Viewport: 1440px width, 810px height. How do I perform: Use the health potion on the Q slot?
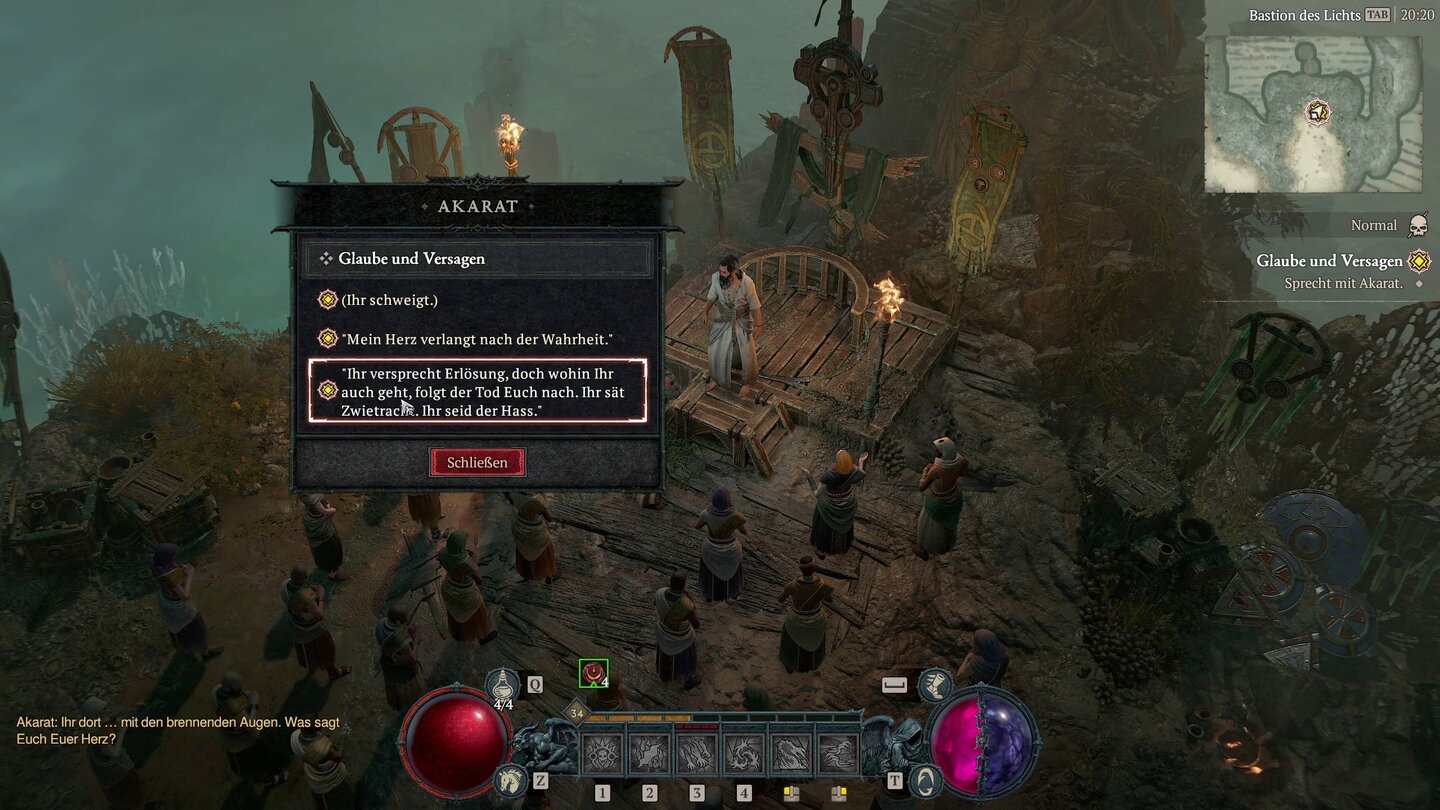(x=502, y=684)
